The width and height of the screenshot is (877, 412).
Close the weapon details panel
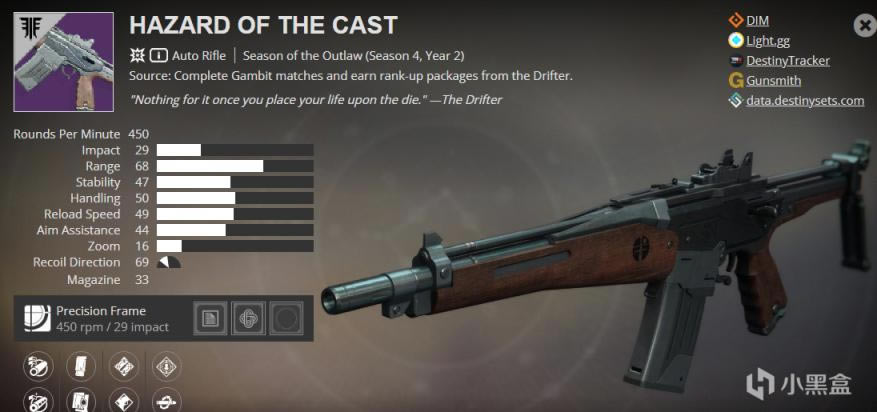[x=863, y=26]
